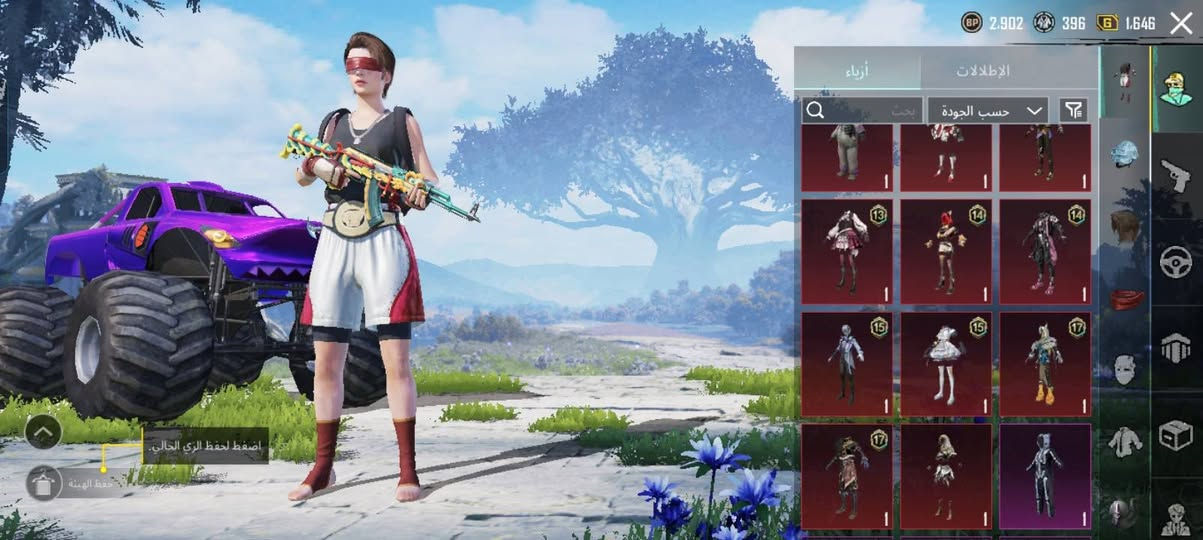Select the pink skirt outfit with badge 13

click(x=846, y=251)
